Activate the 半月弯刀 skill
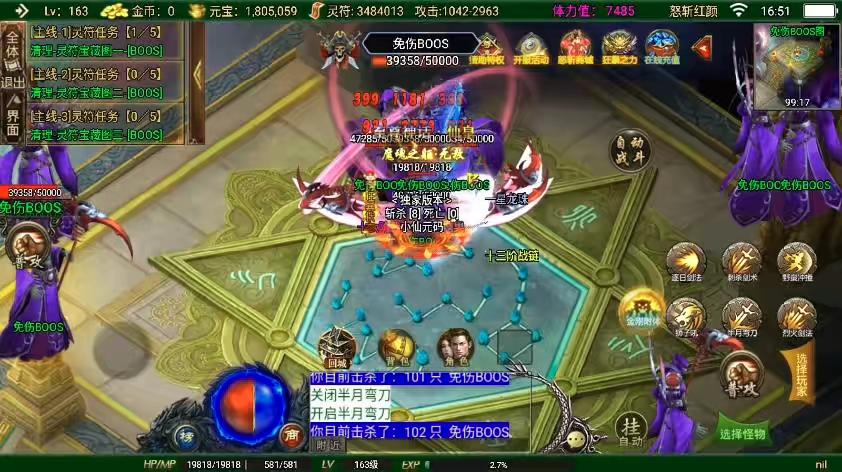 741,317
